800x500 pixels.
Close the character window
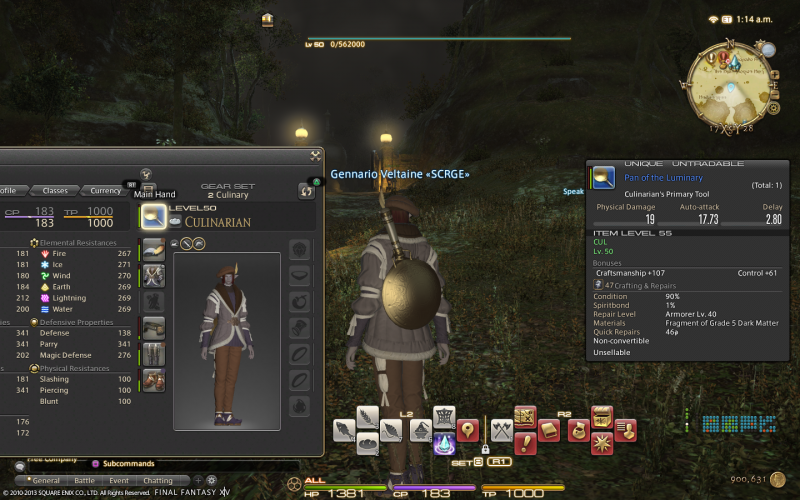(316, 154)
